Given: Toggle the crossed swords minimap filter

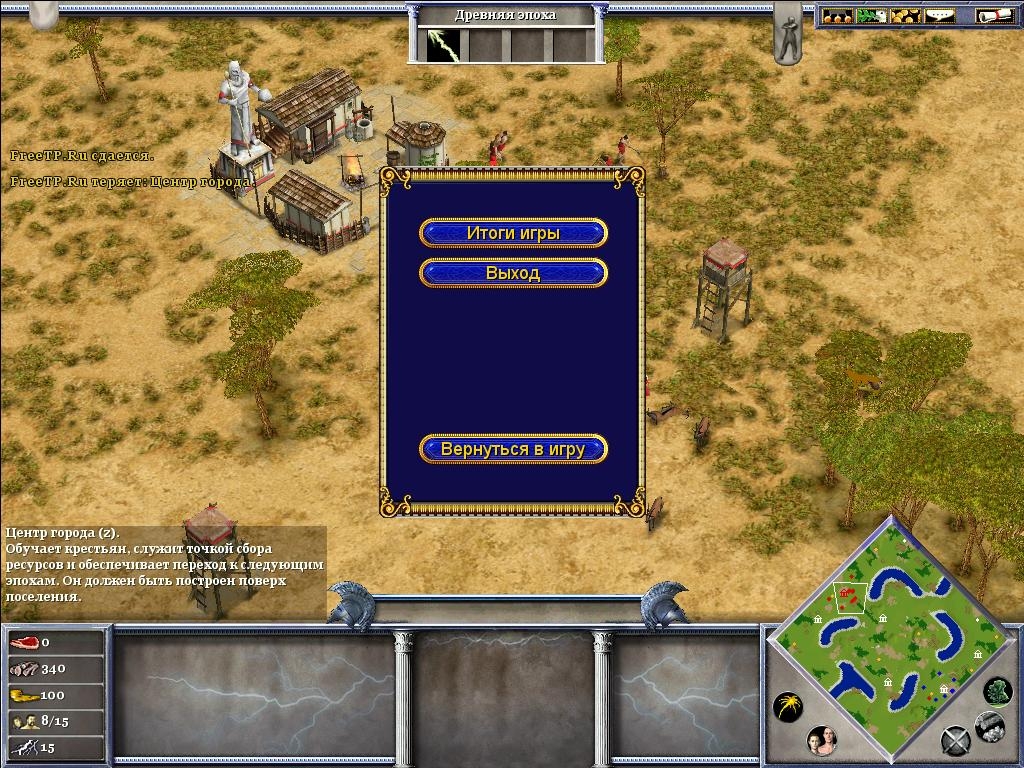Looking at the screenshot, I should tap(955, 741).
